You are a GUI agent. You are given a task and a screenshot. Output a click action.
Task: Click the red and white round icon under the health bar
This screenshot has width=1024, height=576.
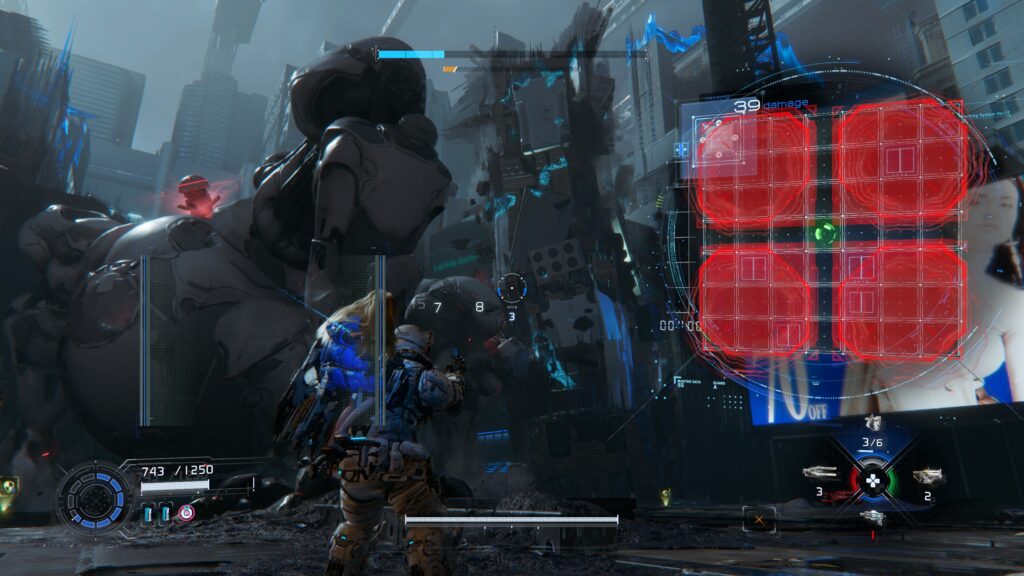coord(186,513)
